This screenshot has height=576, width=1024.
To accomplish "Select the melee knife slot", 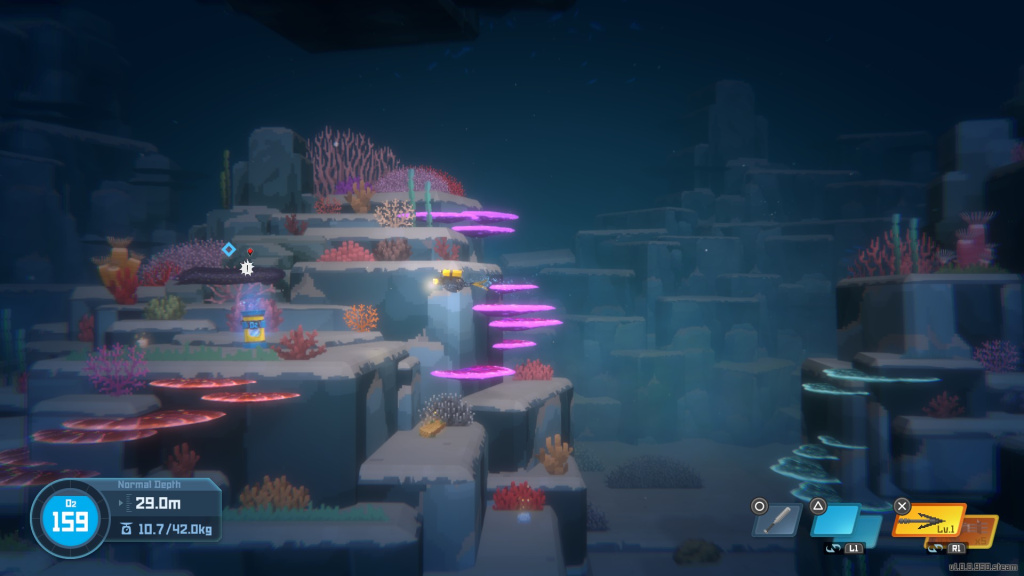I will click(x=778, y=522).
